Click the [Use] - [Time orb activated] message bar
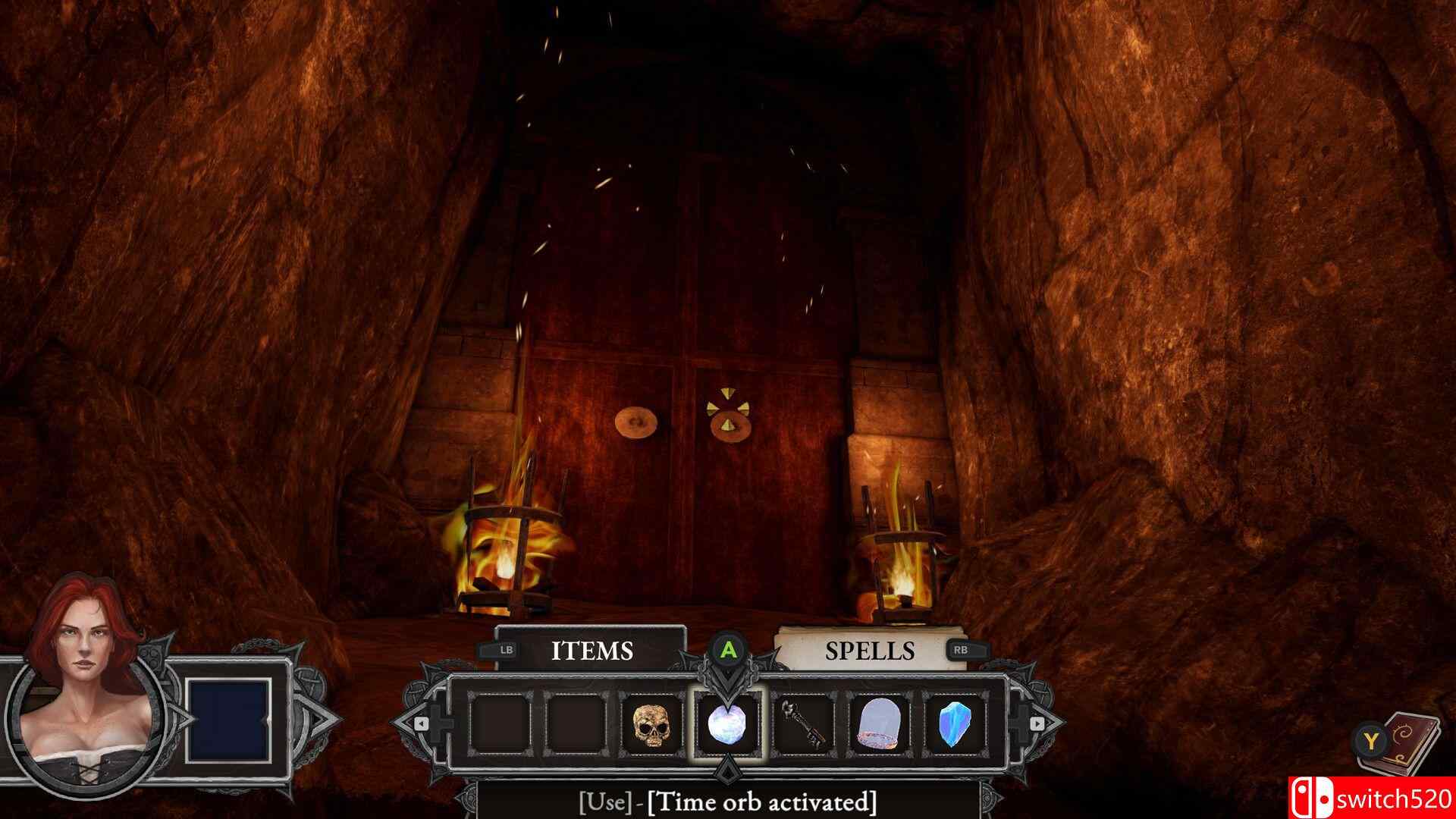 728,801
